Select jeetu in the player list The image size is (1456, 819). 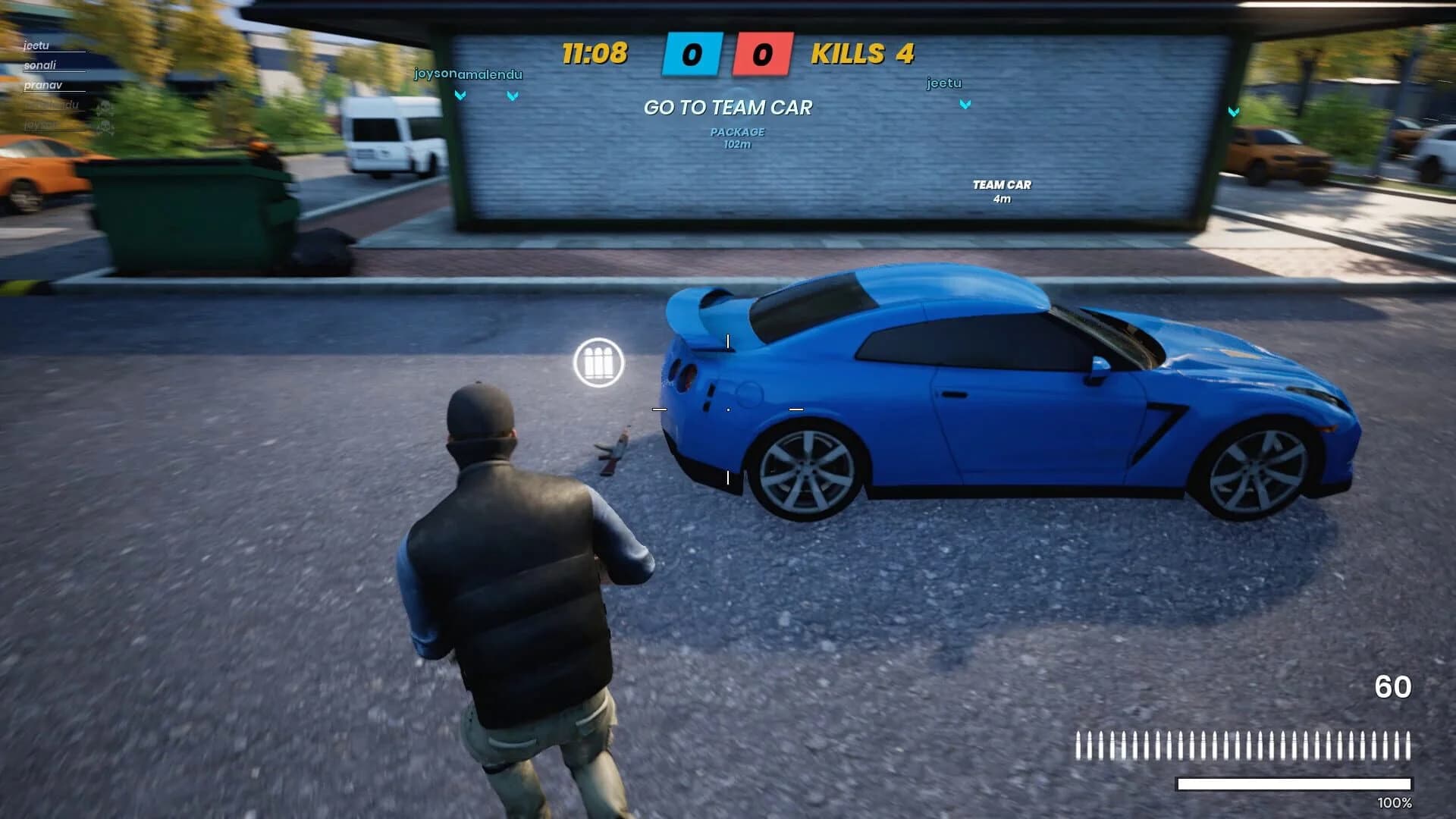pyautogui.click(x=36, y=45)
